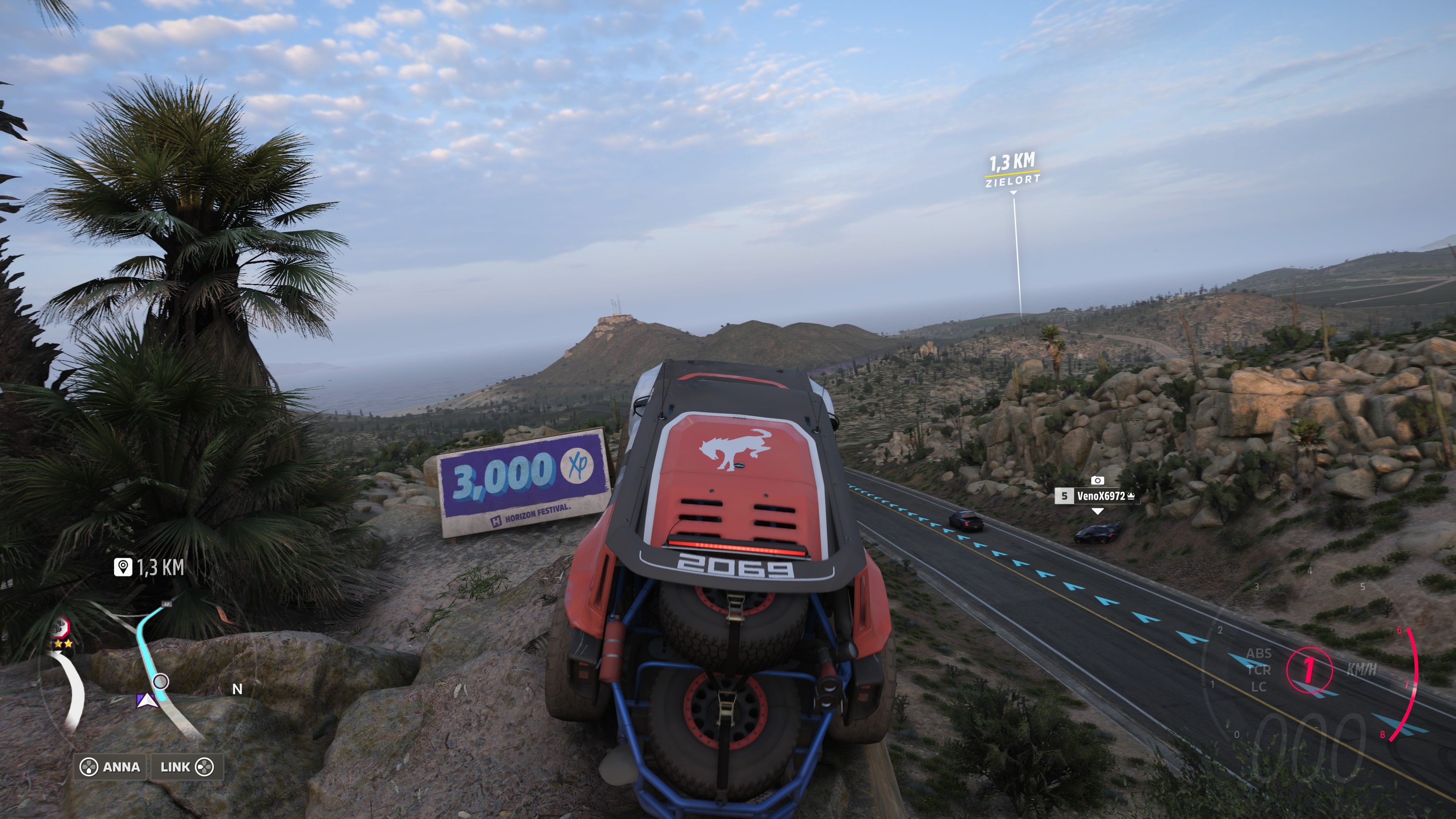This screenshot has width=1456, height=819.
Task: Toggle the TCR traction control indicator
Action: coord(1259,670)
